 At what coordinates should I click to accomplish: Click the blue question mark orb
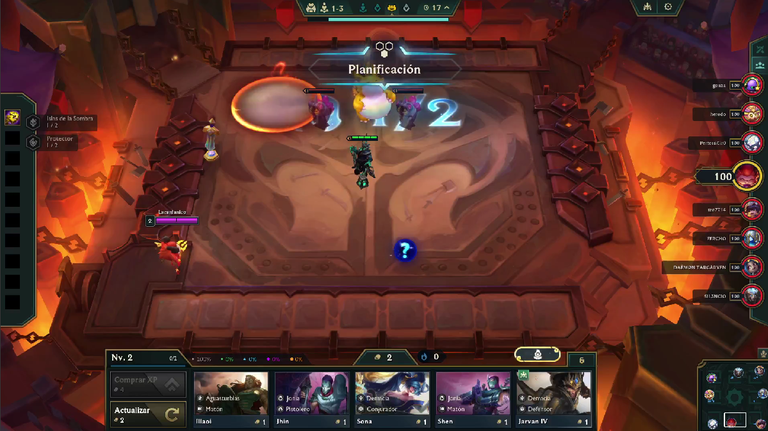[404, 250]
